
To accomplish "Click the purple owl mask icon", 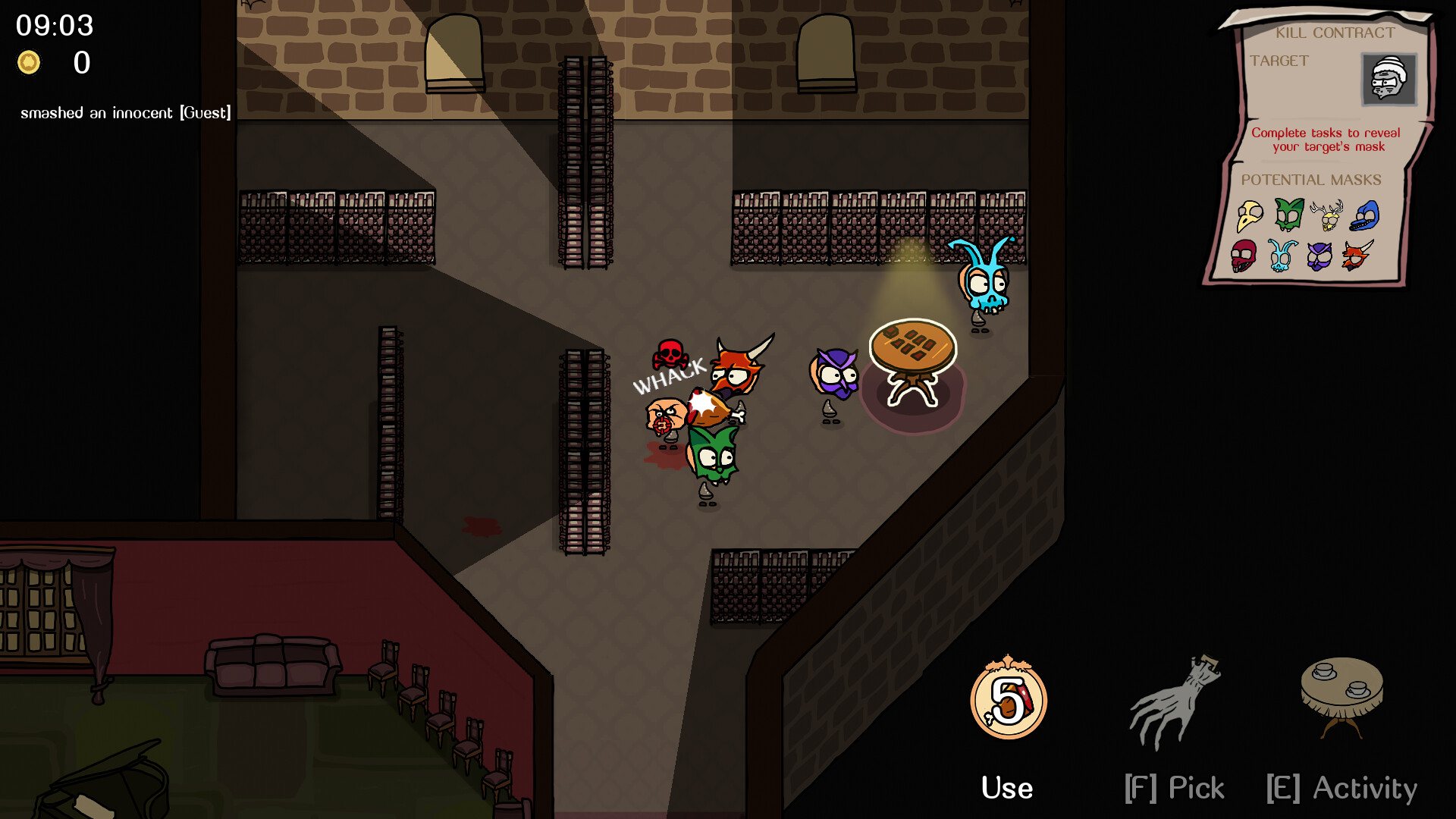I will click(x=1319, y=256).
